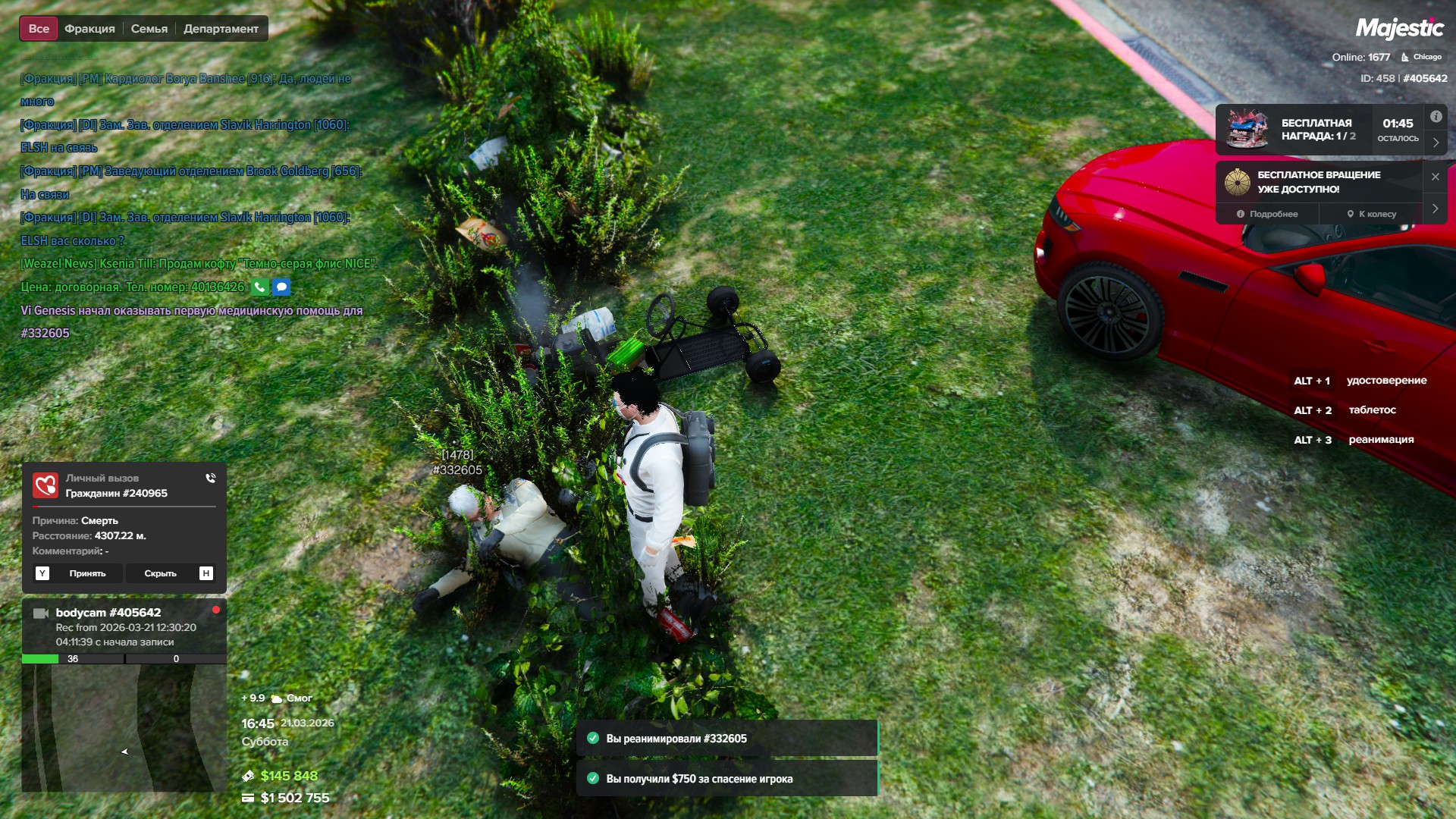This screenshot has height=819, width=1456.
Task: Go to the wheel via К колесу
Action: click(1371, 214)
